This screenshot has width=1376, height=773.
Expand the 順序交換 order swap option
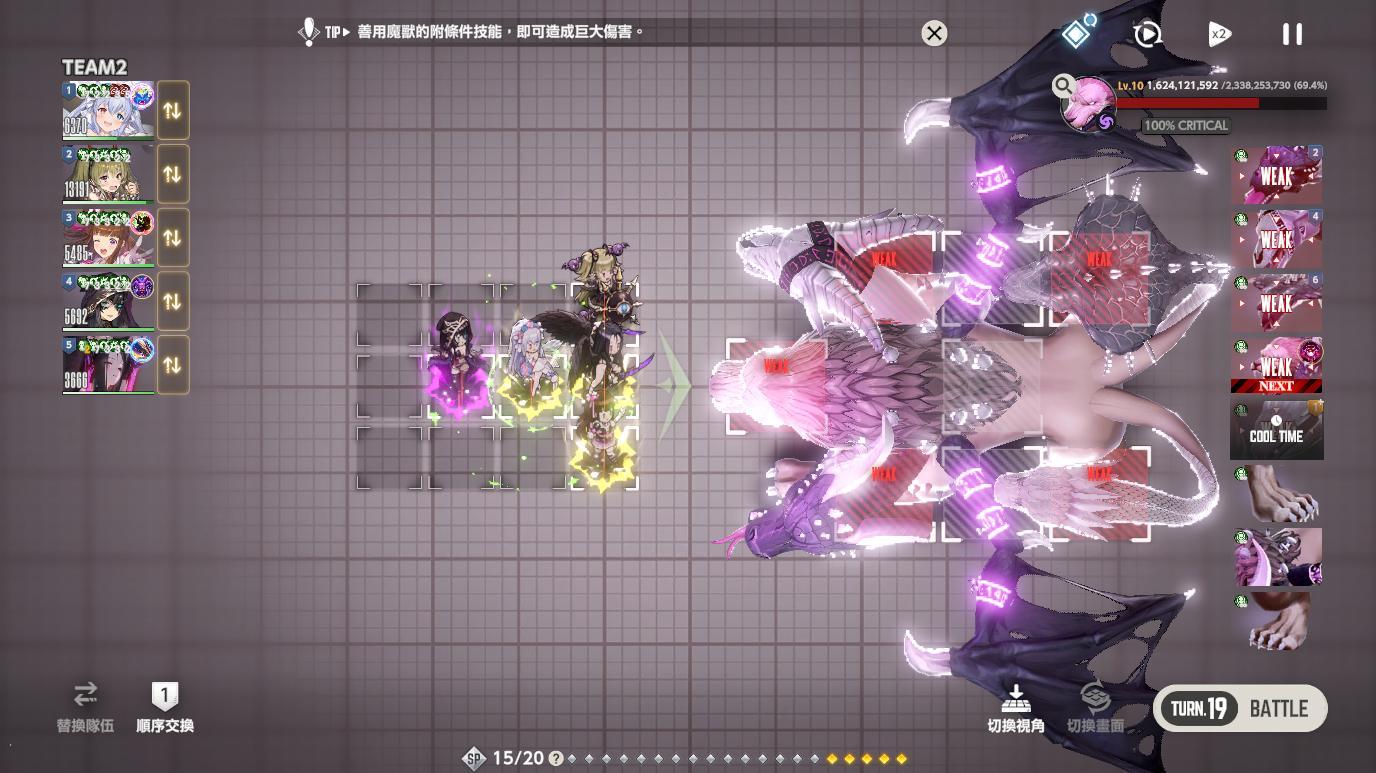164,707
